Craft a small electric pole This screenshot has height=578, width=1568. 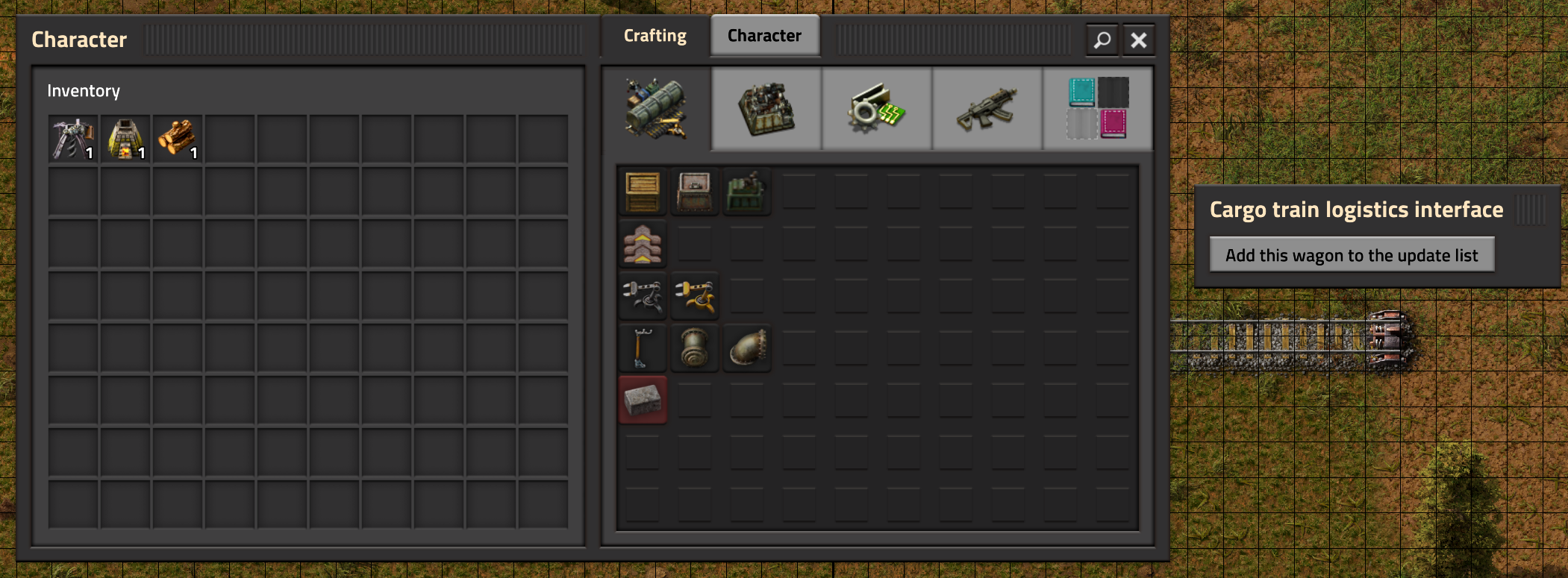[642, 348]
